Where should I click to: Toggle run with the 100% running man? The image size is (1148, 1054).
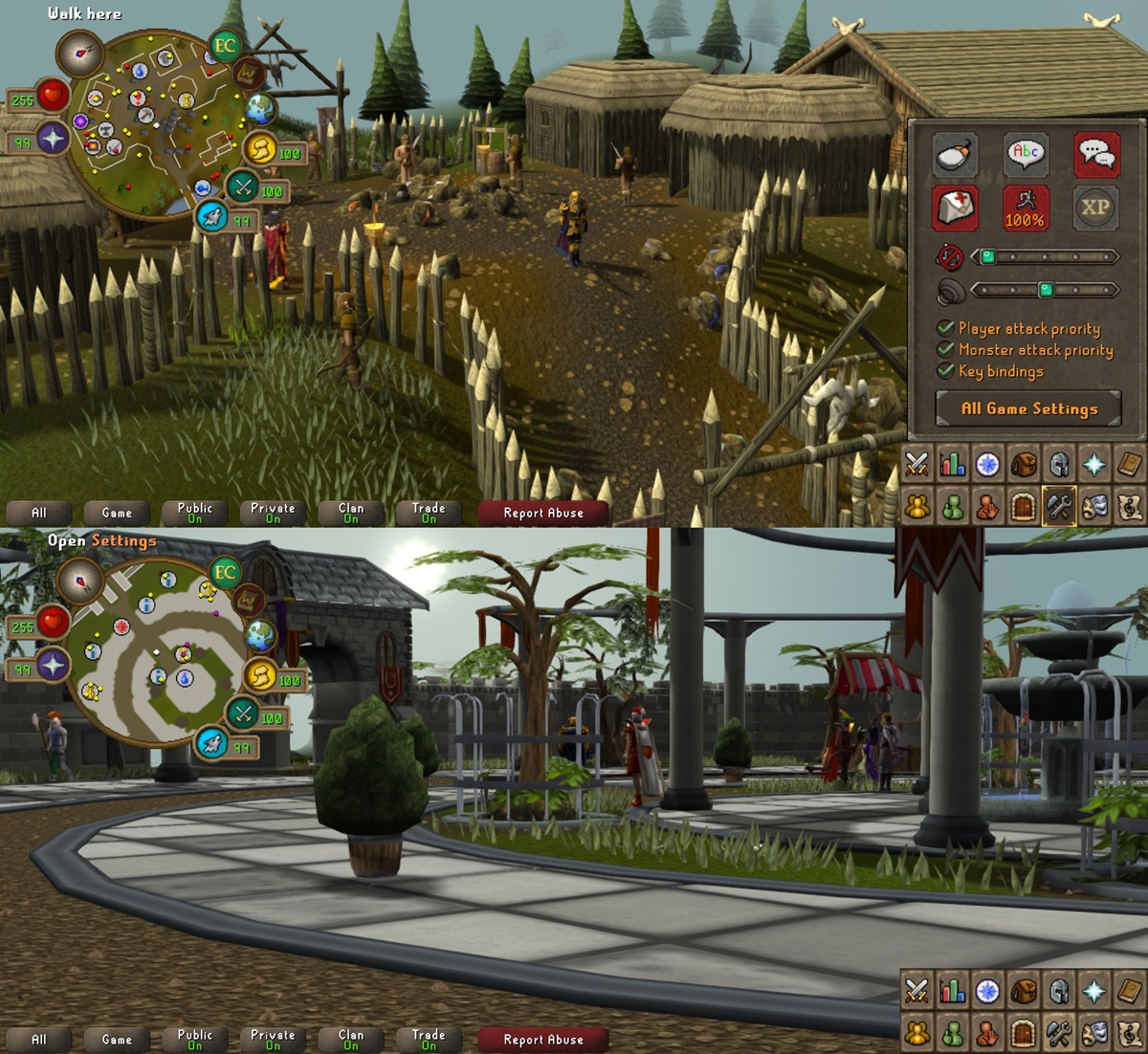1026,208
